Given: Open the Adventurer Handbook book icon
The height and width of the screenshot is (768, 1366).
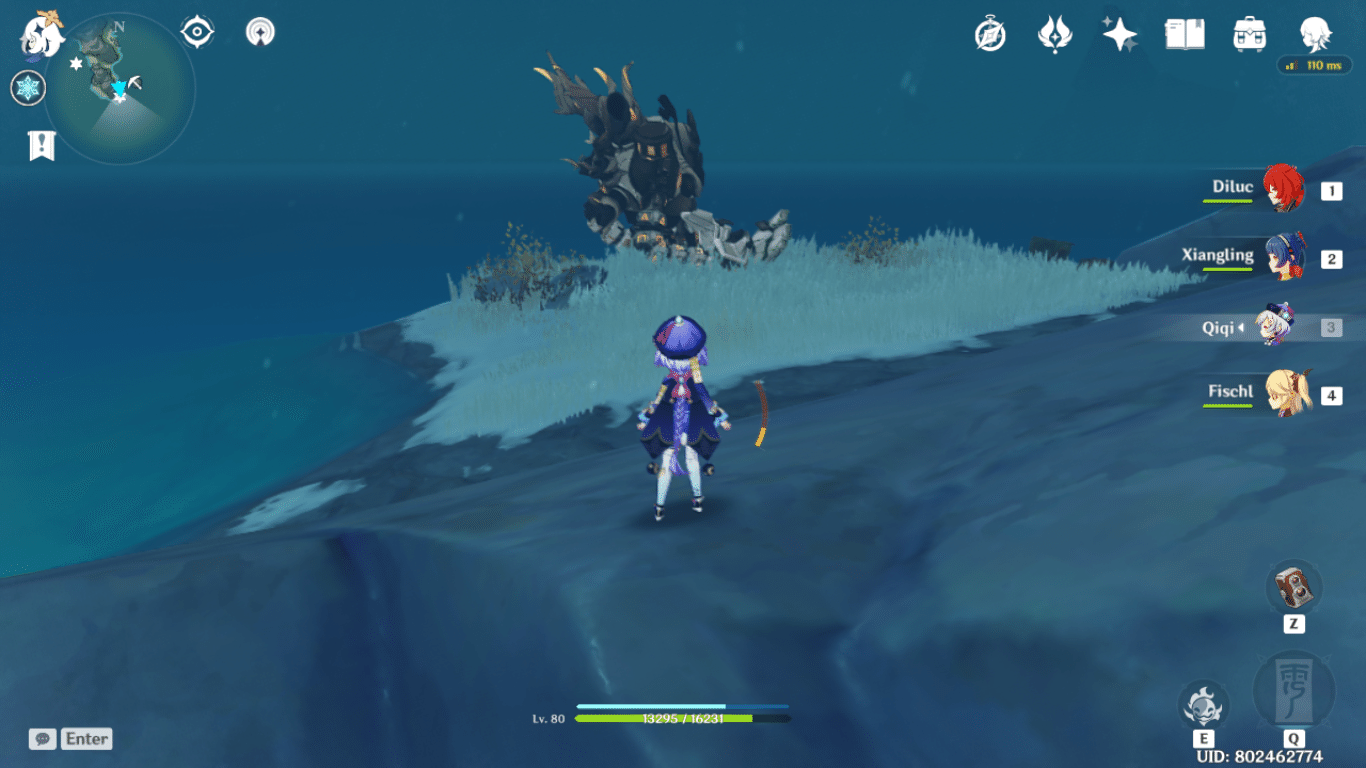Looking at the screenshot, I should click(x=1184, y=33).
